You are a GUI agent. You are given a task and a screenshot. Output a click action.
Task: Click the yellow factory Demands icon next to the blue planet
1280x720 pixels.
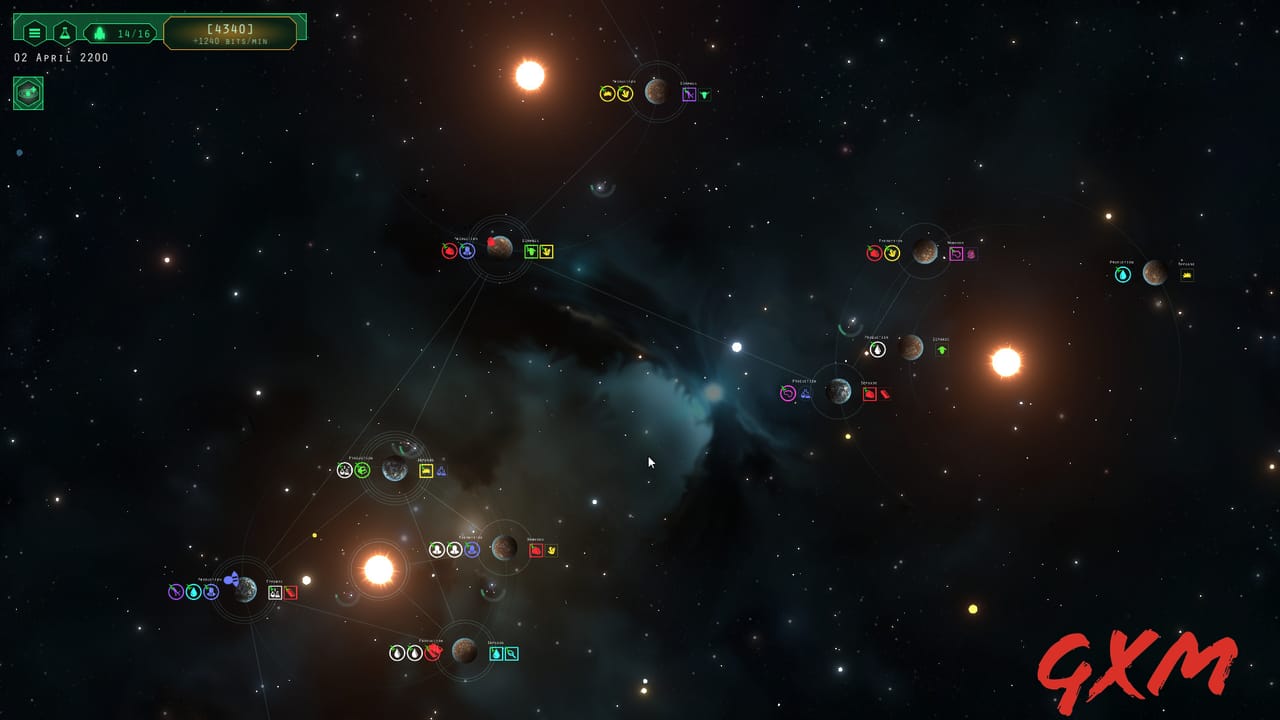427,471
